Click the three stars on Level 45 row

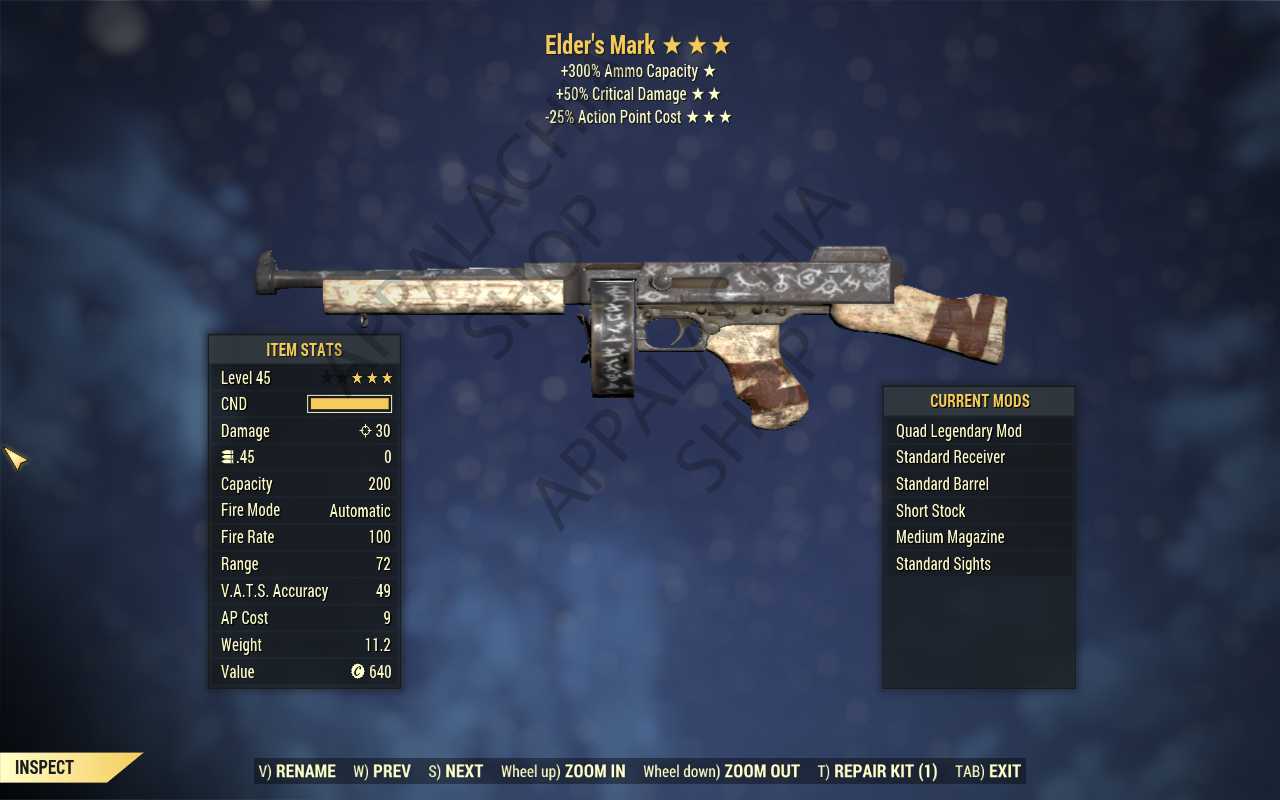[372, 377]
